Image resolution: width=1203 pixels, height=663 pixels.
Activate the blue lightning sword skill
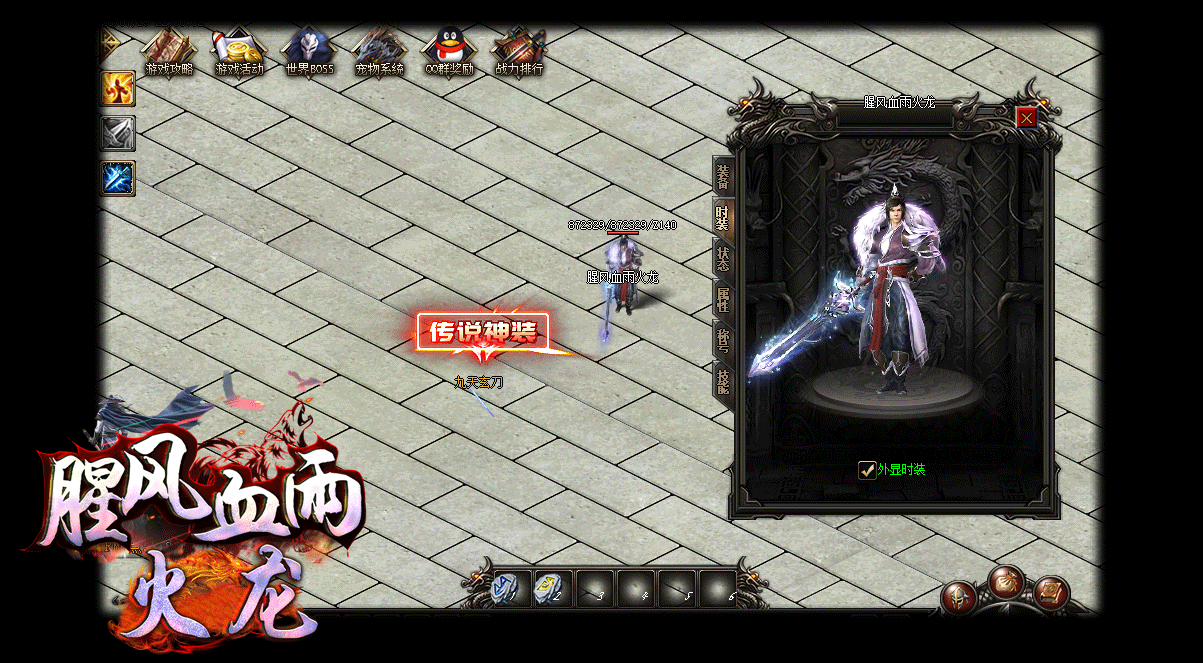118,178
